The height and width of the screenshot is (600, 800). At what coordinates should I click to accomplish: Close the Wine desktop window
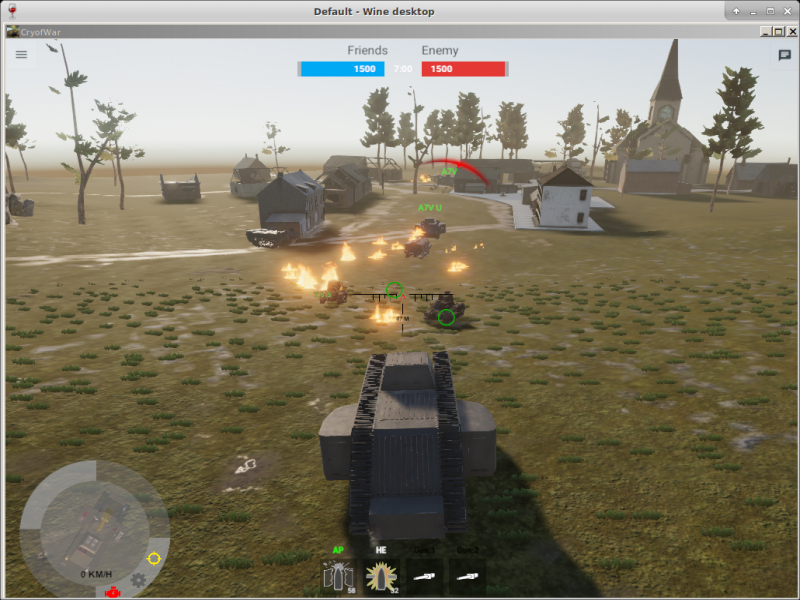(x=786, y=11)
